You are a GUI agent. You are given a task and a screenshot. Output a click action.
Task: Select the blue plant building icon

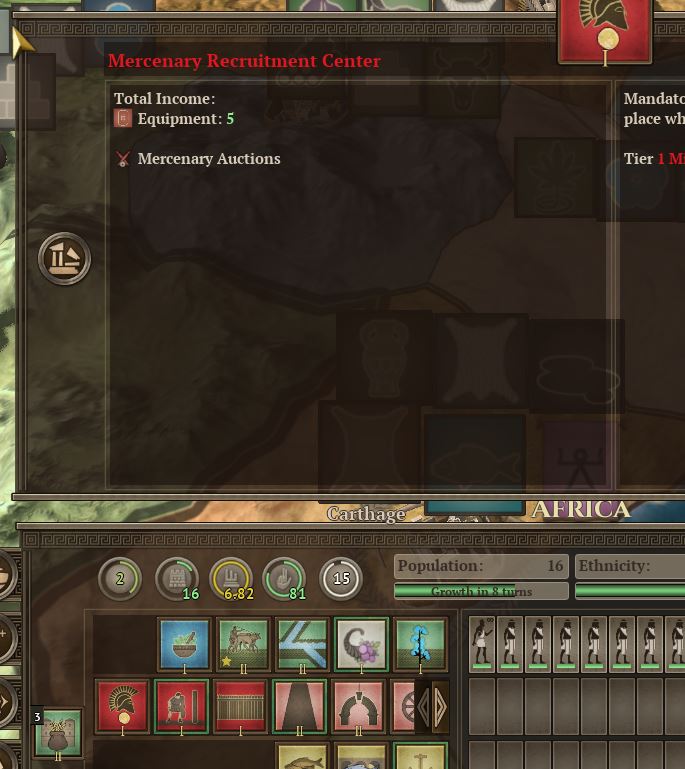(x=420, y=645)
